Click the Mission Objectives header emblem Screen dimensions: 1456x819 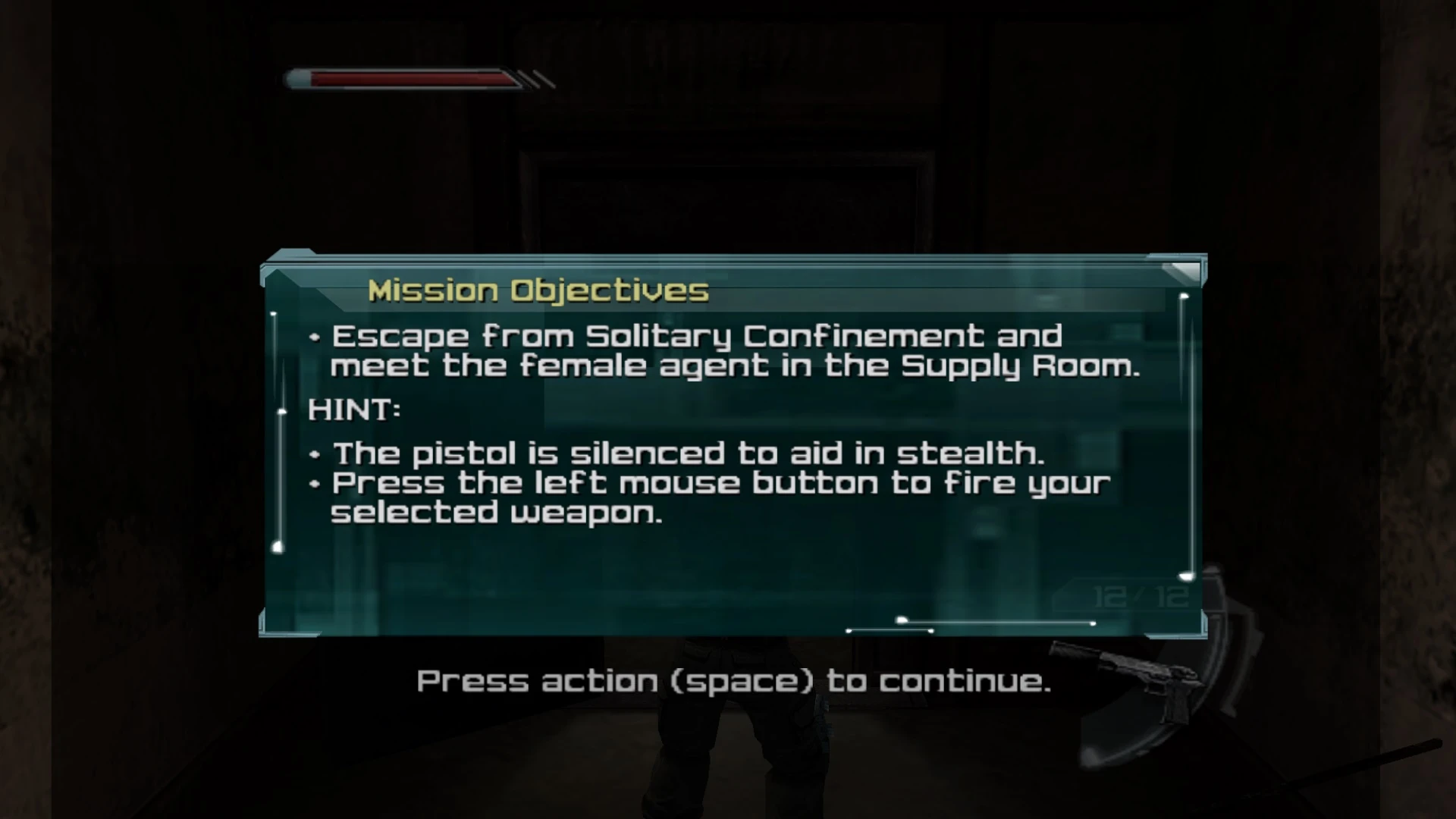point(538,289)
